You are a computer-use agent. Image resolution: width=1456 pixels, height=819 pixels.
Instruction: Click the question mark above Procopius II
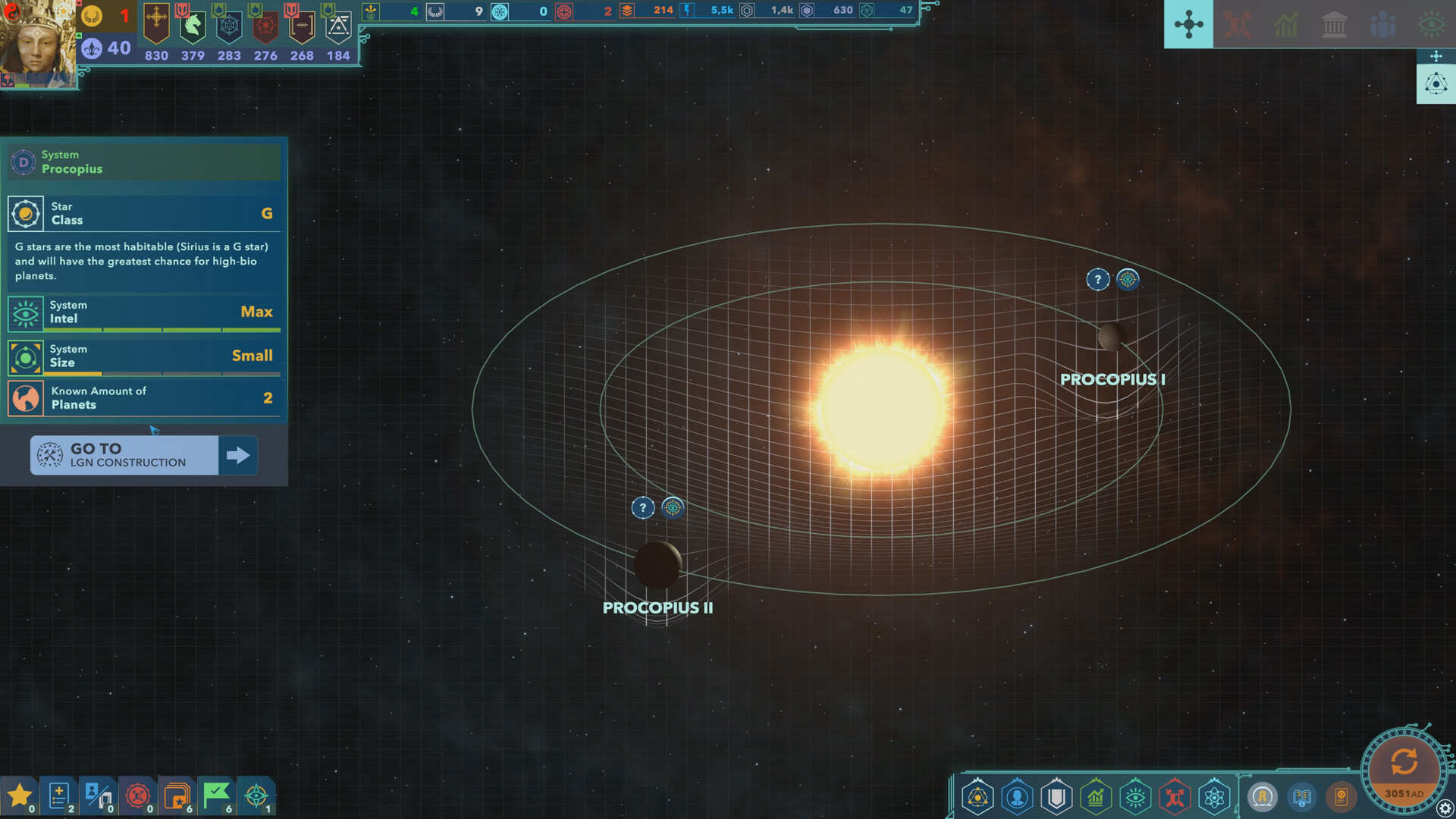click(643, 508)
